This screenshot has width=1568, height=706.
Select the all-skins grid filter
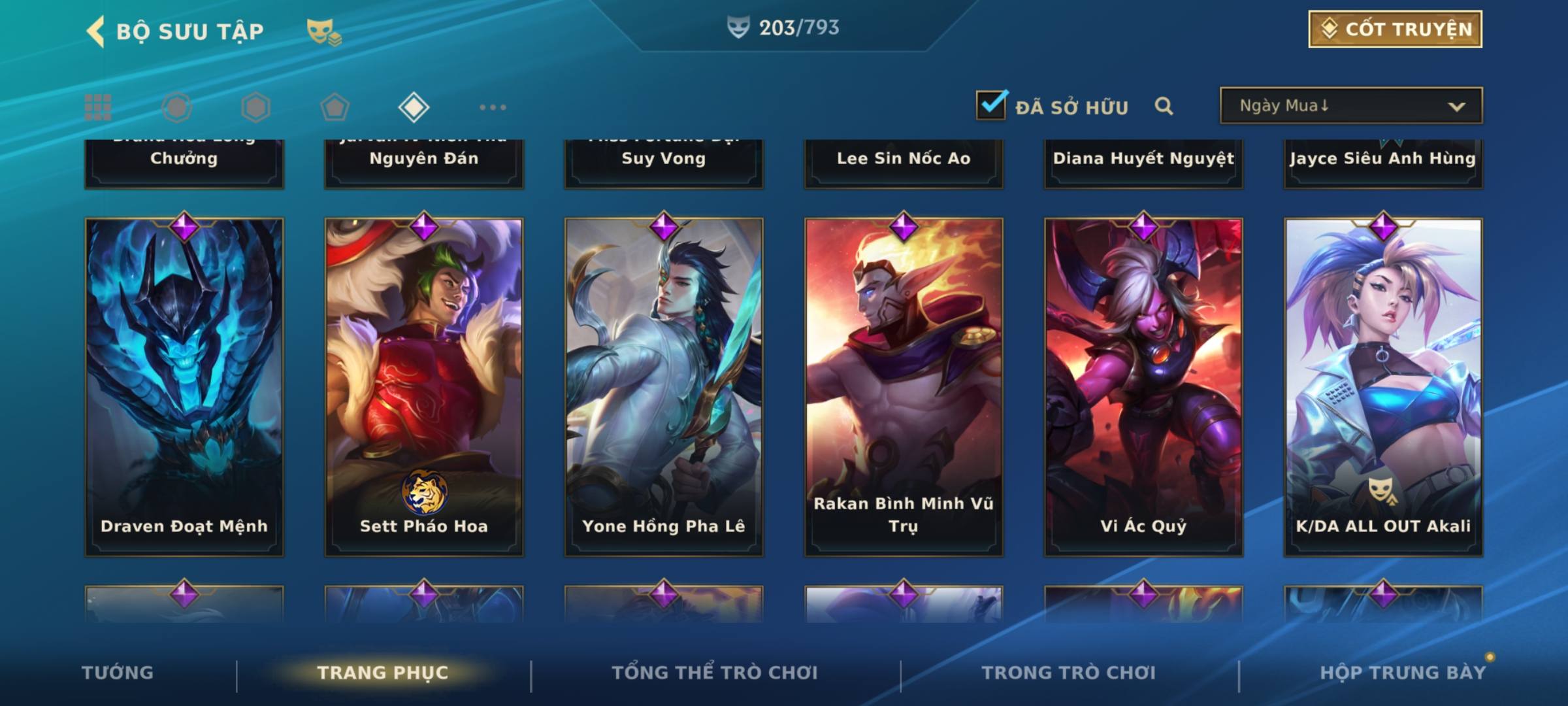click(x=98, y=107)
